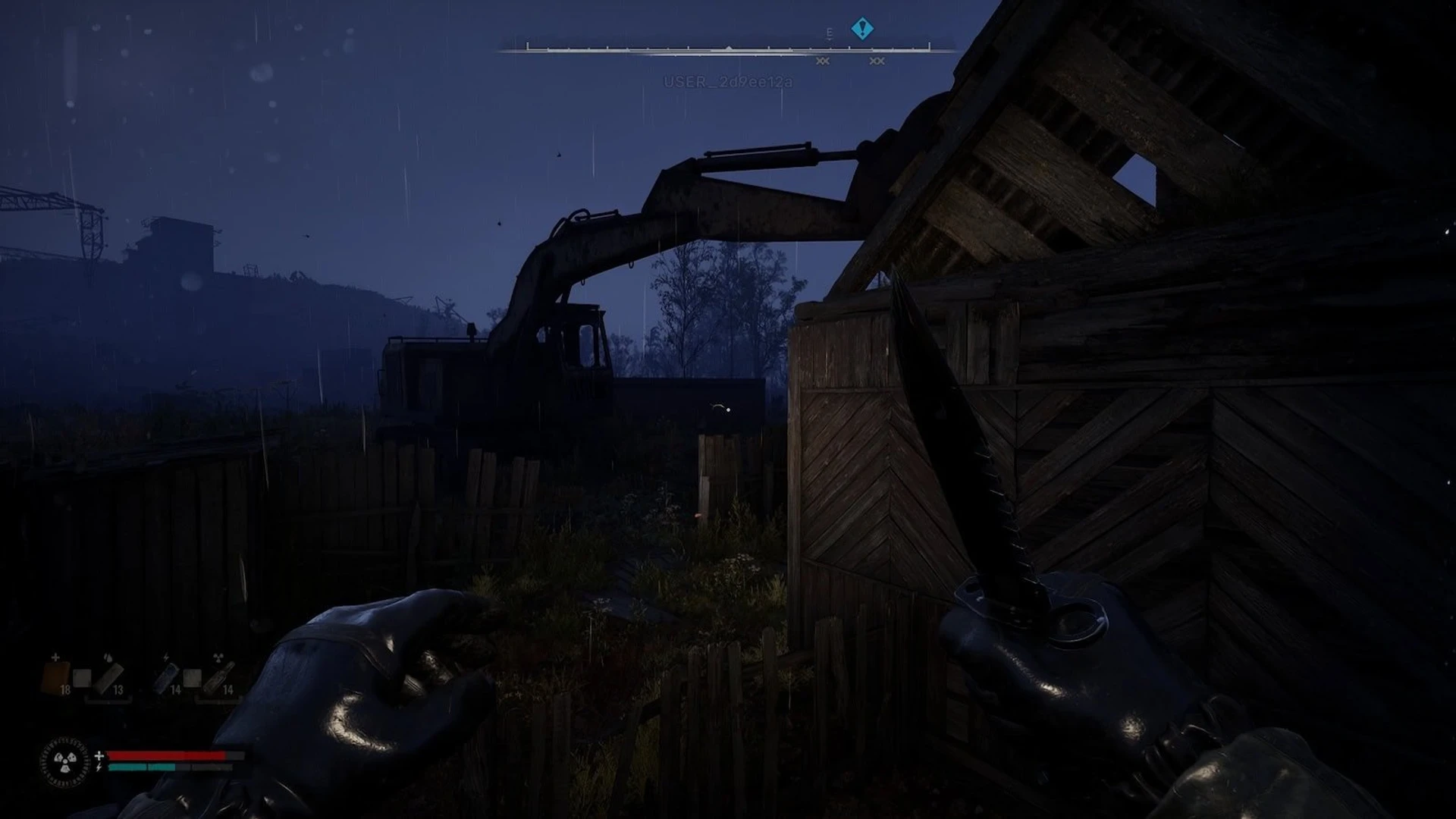The image size is (1456, 819).
Task: Click the red health bar
Action: point(167,755)
